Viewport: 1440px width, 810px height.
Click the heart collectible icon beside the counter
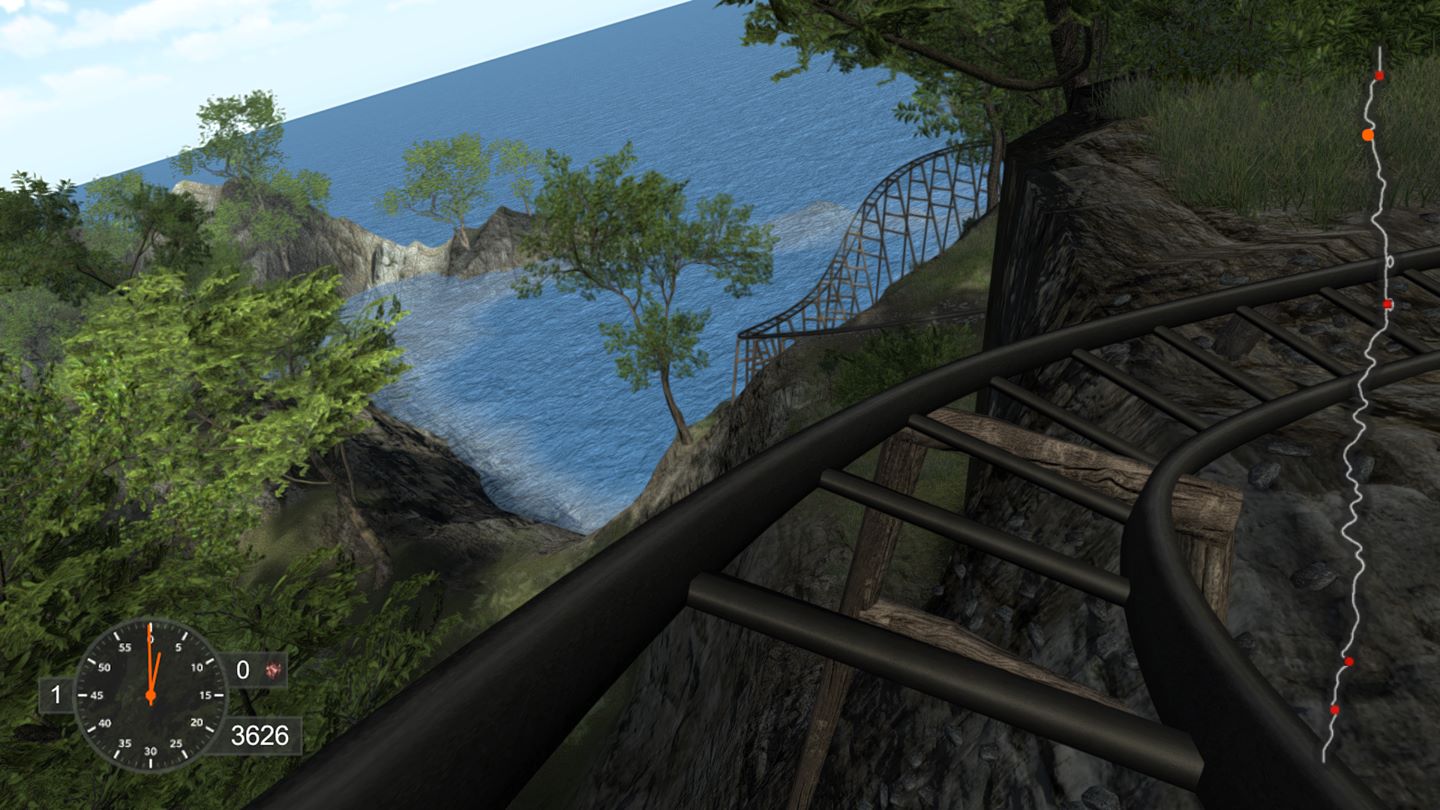coord(272,670)
